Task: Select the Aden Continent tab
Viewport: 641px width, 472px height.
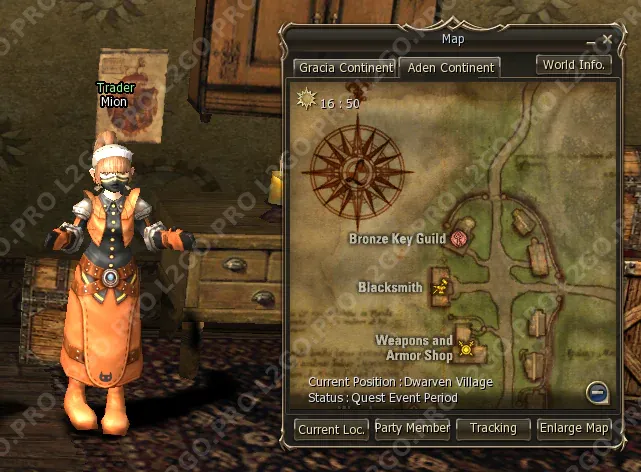Action: click(x=449, y=68)
